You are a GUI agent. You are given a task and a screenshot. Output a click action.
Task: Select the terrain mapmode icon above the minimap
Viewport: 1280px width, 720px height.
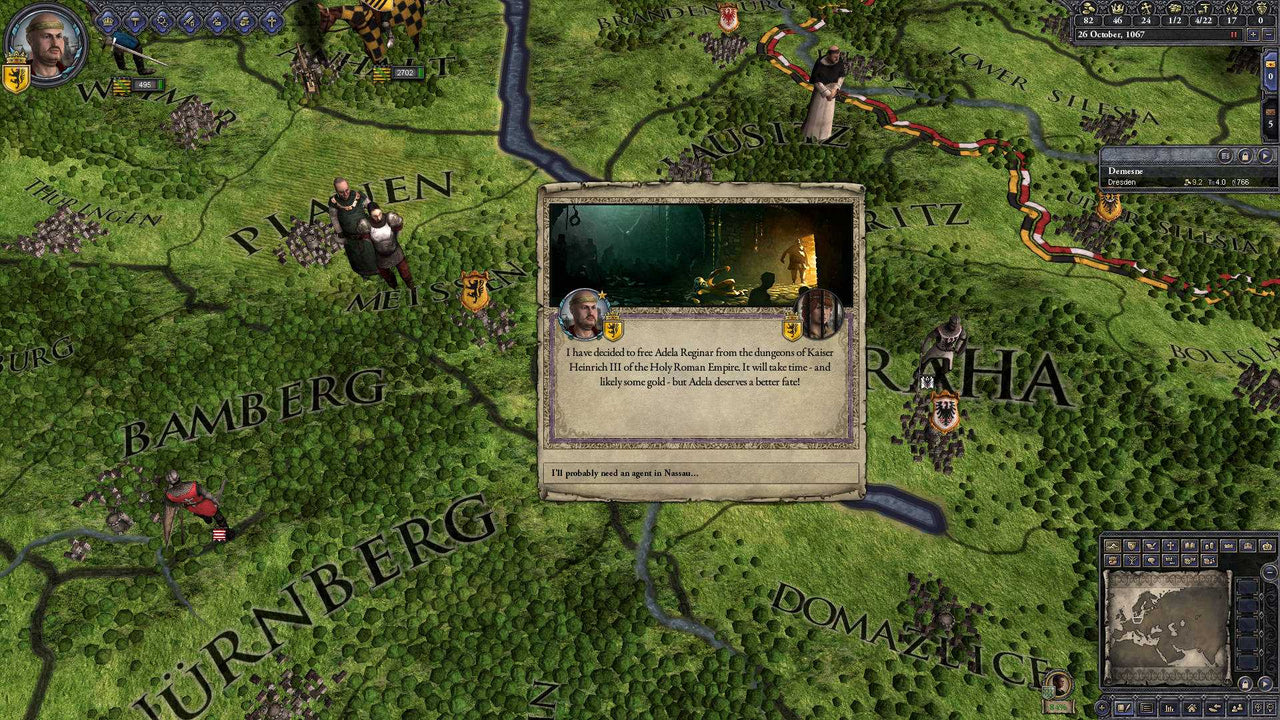pyautogui.click(x=1113, y=547)
